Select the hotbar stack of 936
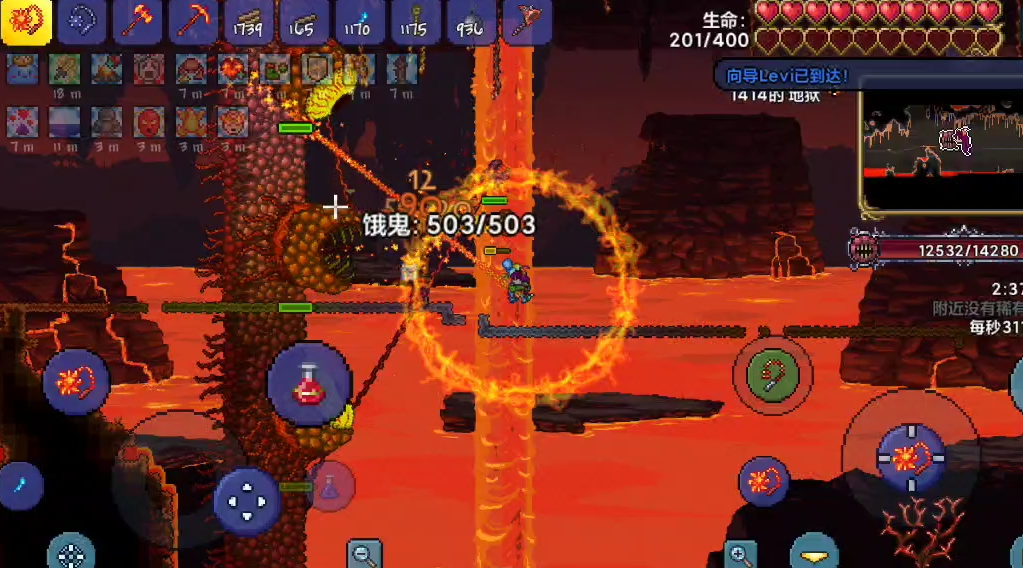 (x=469, y=22)
